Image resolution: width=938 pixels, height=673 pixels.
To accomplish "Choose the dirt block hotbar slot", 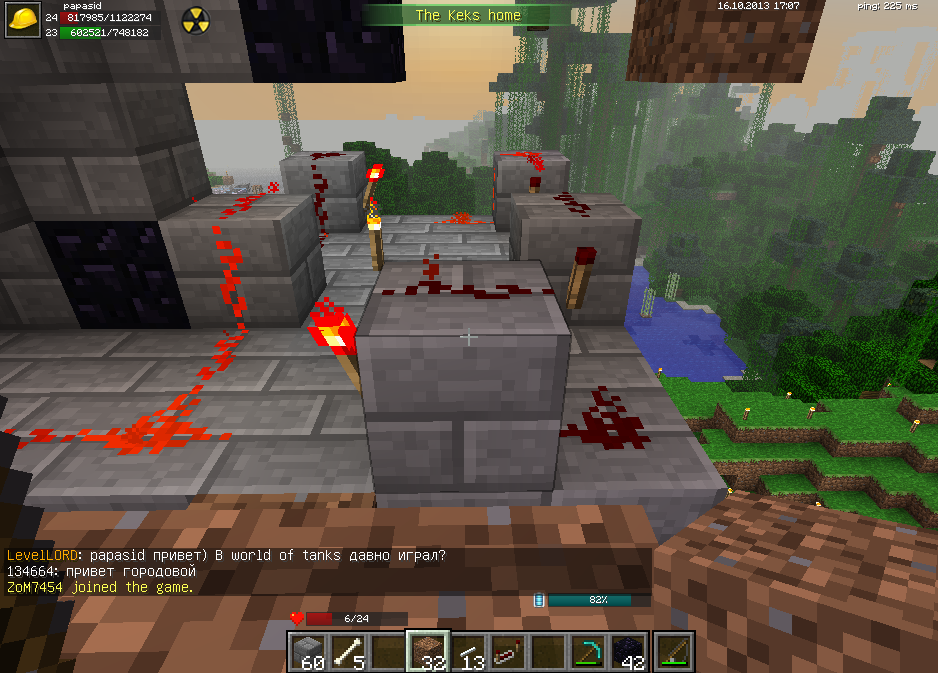I will tap(429, 652).
